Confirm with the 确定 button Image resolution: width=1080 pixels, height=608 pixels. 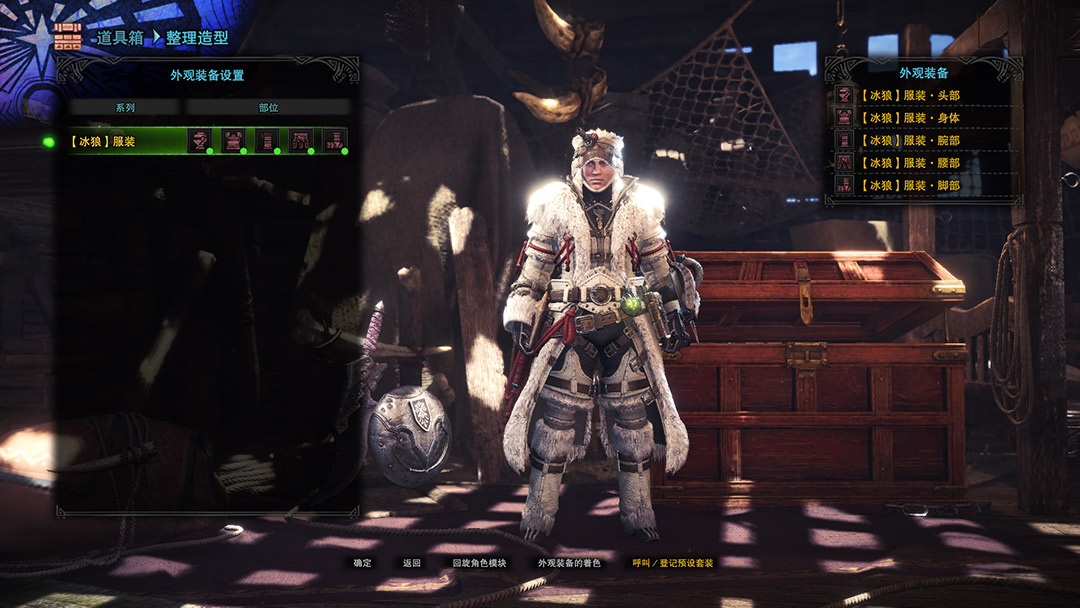pyautogui.click(x=362, y=563)
